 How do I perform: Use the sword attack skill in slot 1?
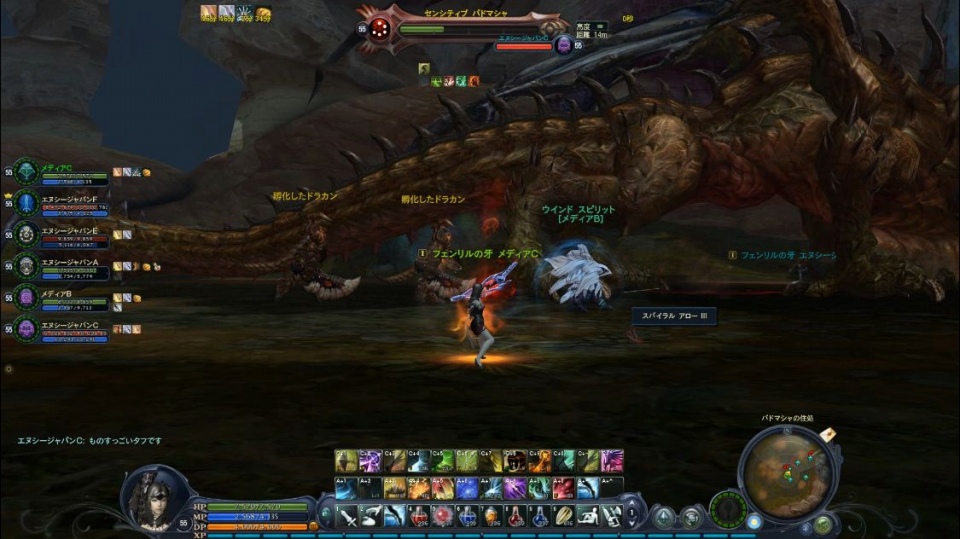[347, 516]
